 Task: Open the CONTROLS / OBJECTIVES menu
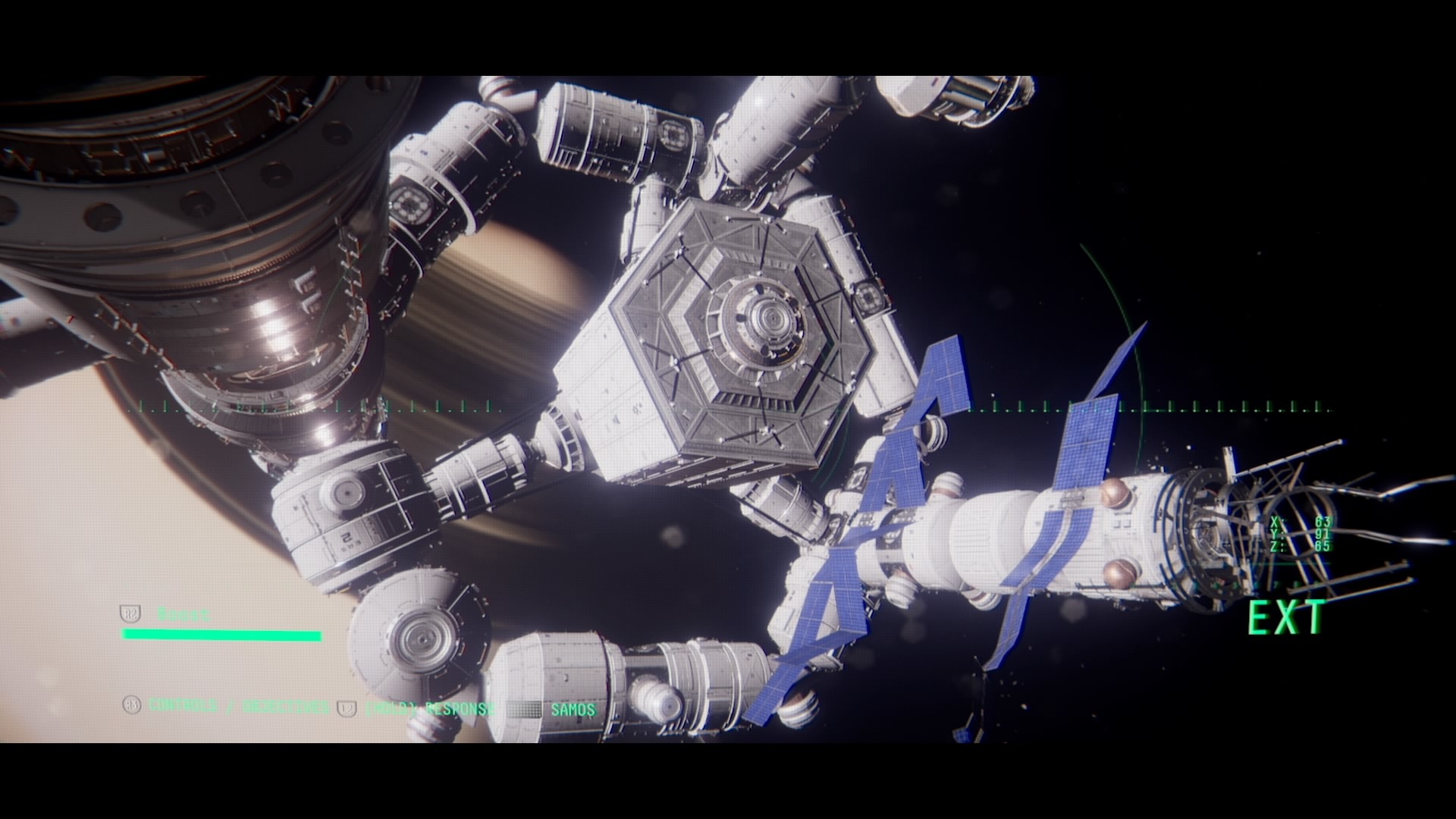click(x=238, y=704)
